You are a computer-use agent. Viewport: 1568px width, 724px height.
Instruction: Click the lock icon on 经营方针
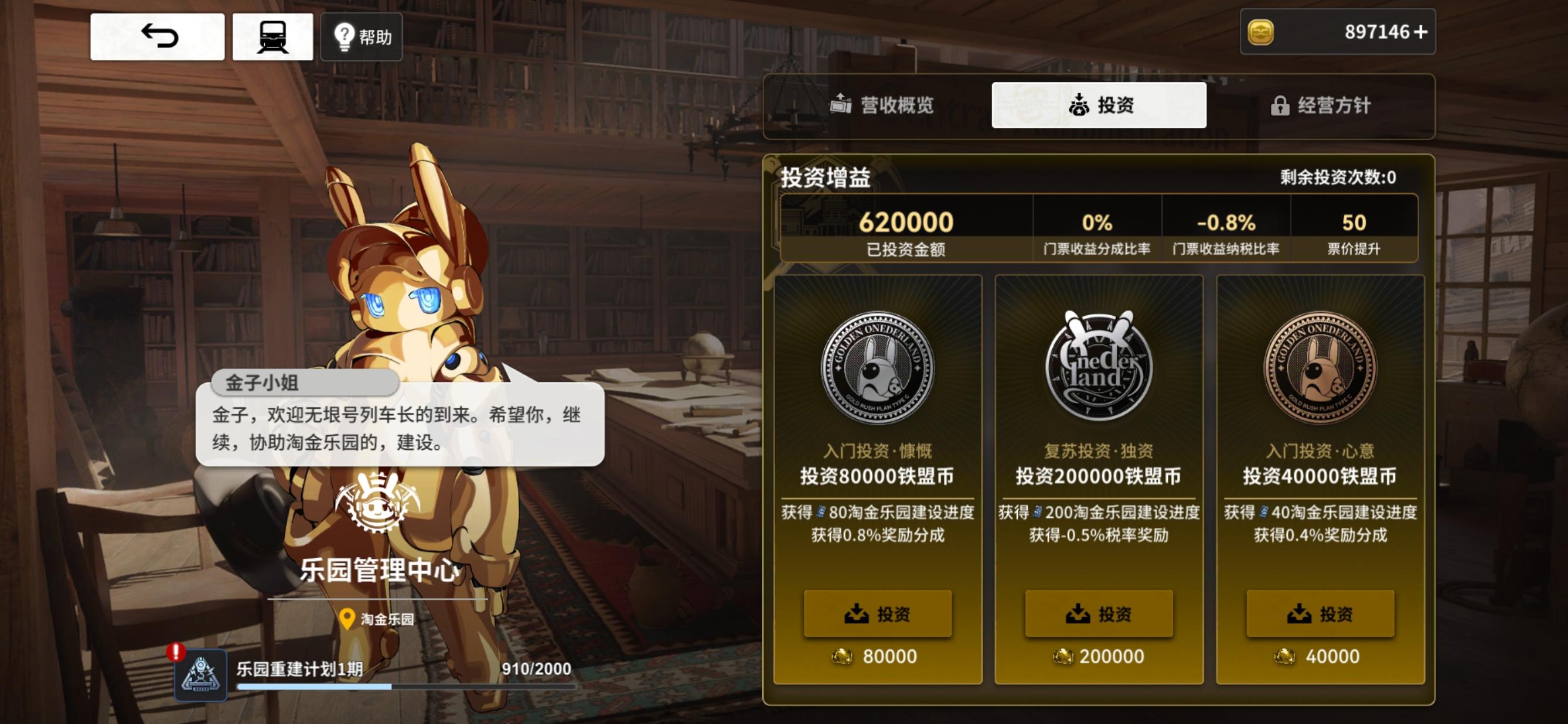coord(1281,105)
